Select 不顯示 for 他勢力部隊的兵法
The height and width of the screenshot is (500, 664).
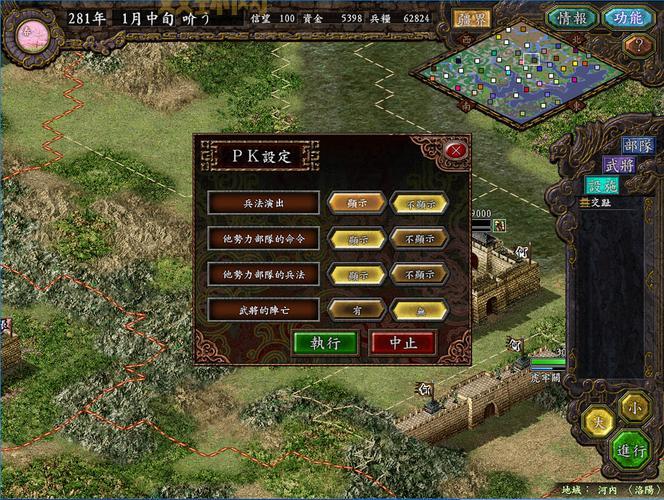419,274
